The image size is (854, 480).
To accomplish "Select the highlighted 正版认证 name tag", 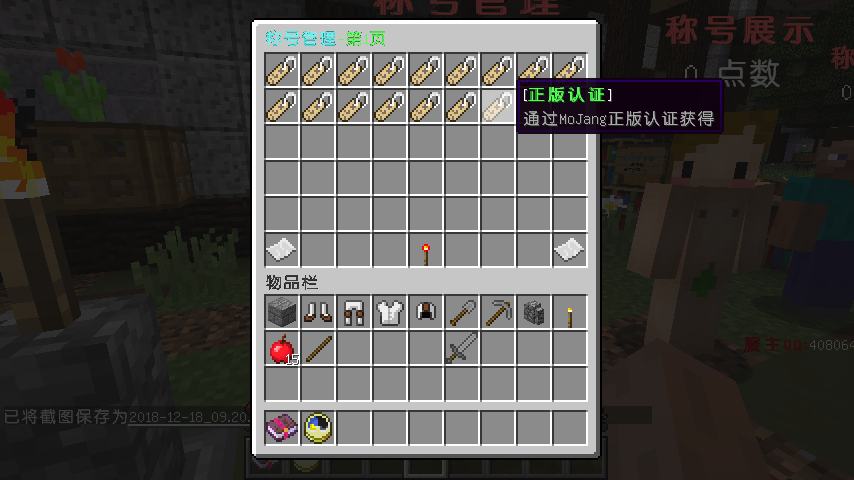I will point(497,106).
